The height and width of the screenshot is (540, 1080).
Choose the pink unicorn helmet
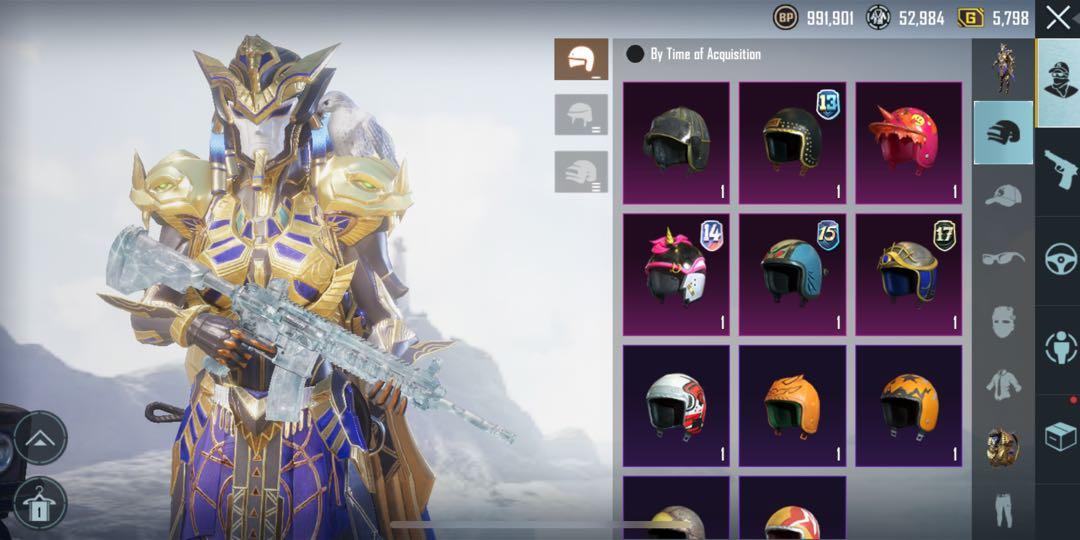coord(676,274)
